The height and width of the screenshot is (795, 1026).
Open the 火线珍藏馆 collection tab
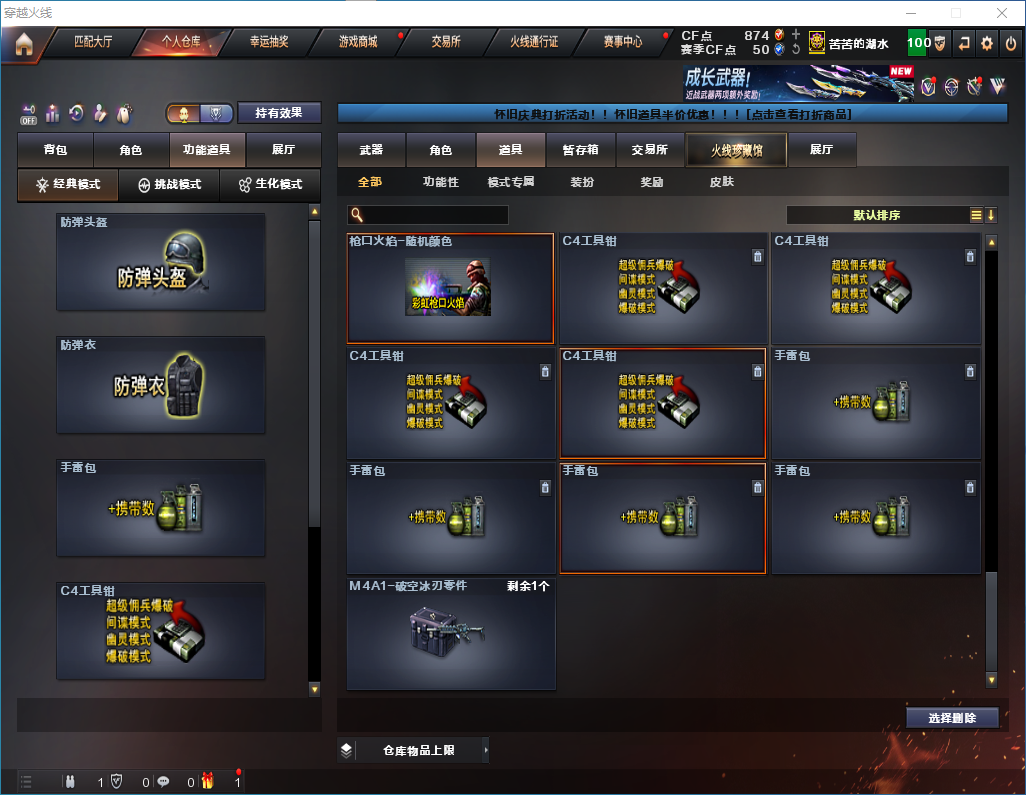(x=736, y=150)
